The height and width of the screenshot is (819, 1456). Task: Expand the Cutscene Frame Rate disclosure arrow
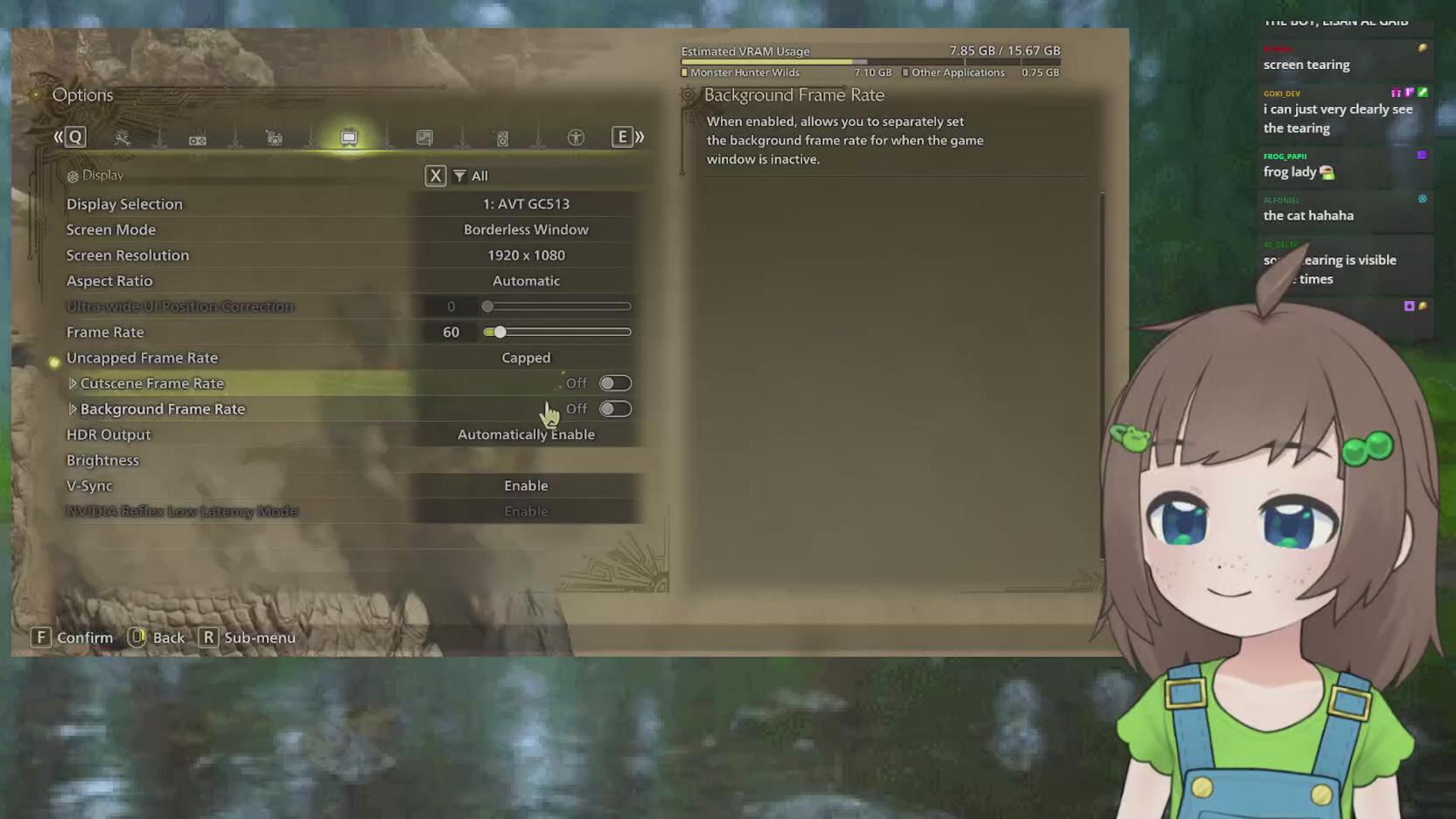[73, 383]
